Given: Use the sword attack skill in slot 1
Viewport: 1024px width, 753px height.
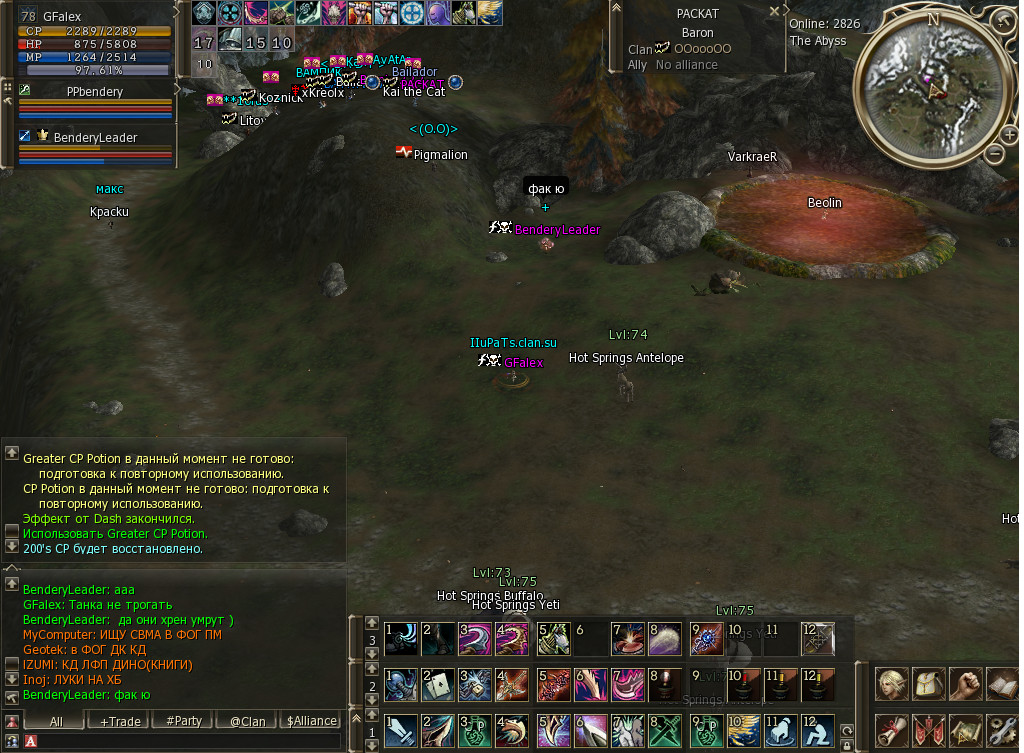Looking at the screenshot, I should [x=401, y=731].
